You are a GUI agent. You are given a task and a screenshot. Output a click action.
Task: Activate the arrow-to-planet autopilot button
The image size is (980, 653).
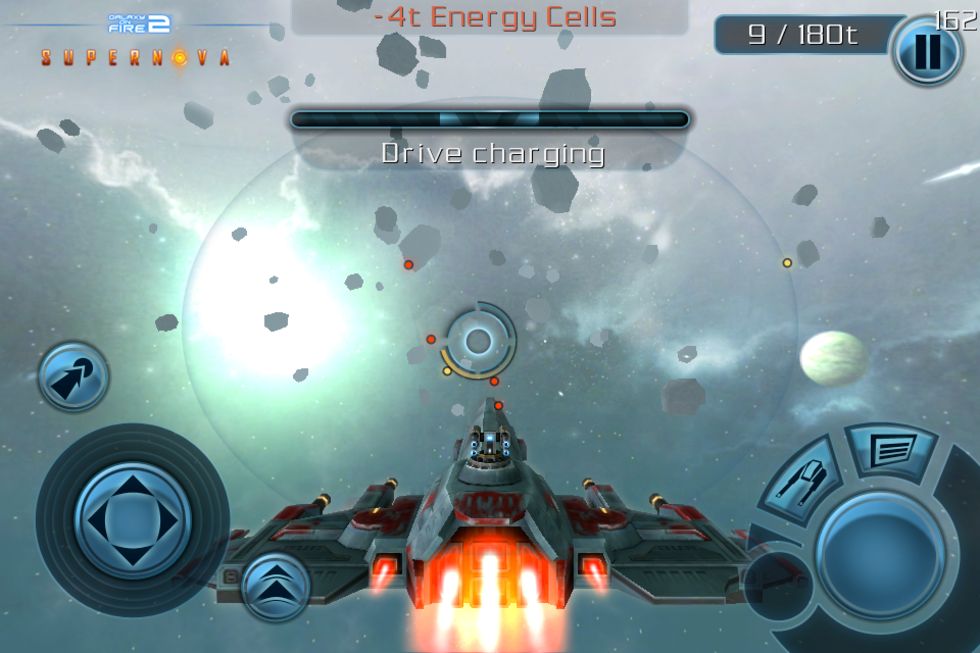(x=73, y=377)
